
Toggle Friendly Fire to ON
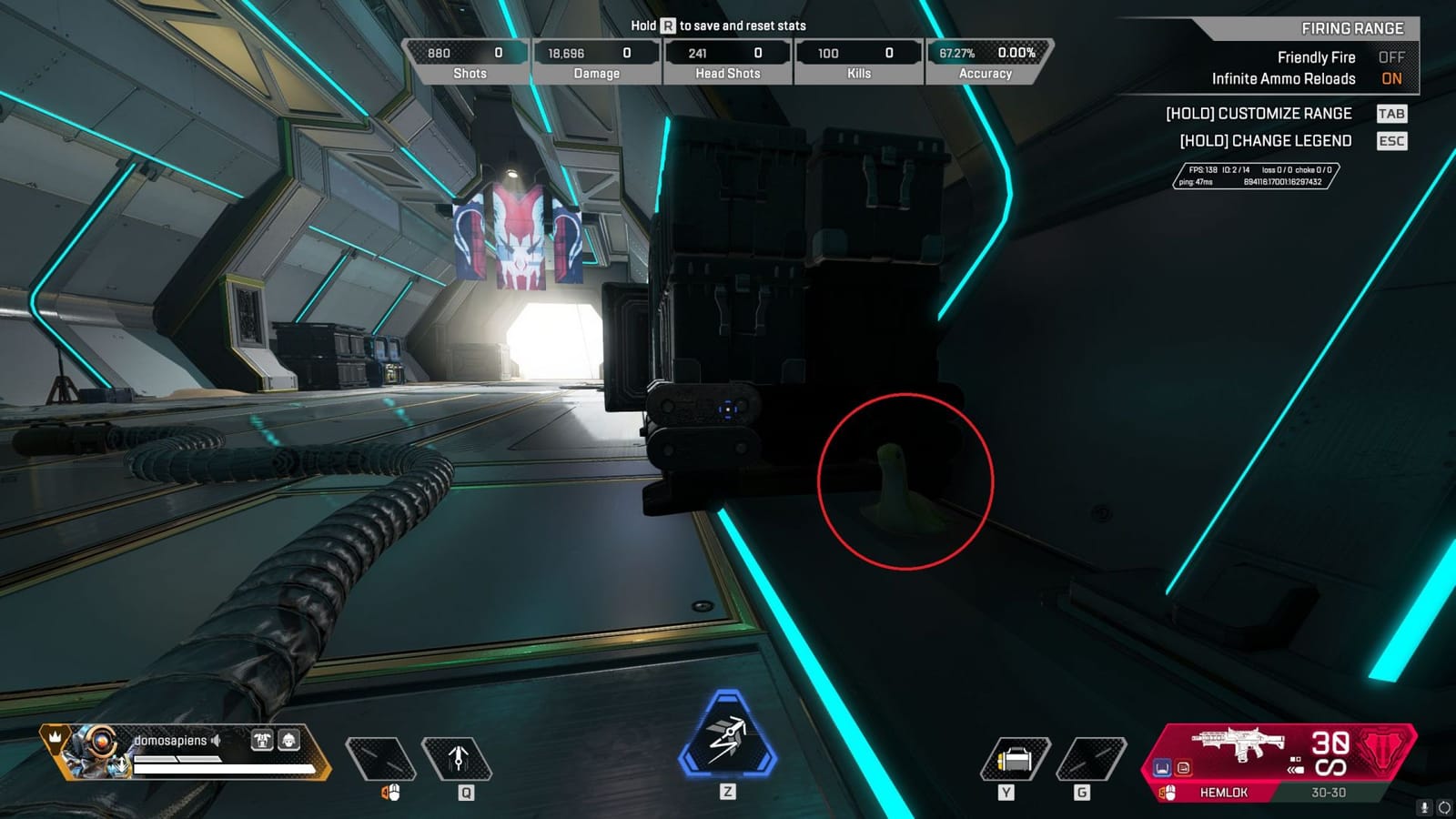tap(1391, 57)
